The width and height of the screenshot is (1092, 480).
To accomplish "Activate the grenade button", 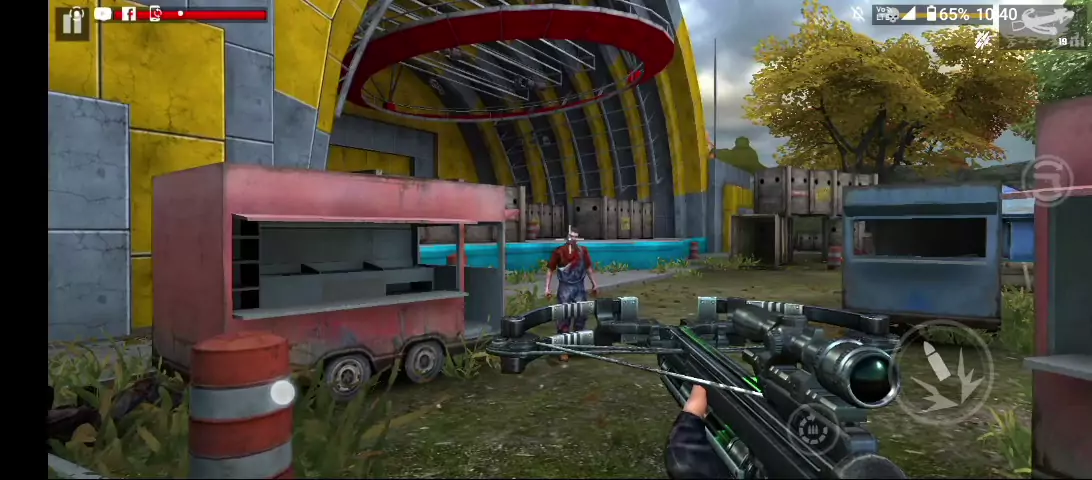I will point(1047,183).
